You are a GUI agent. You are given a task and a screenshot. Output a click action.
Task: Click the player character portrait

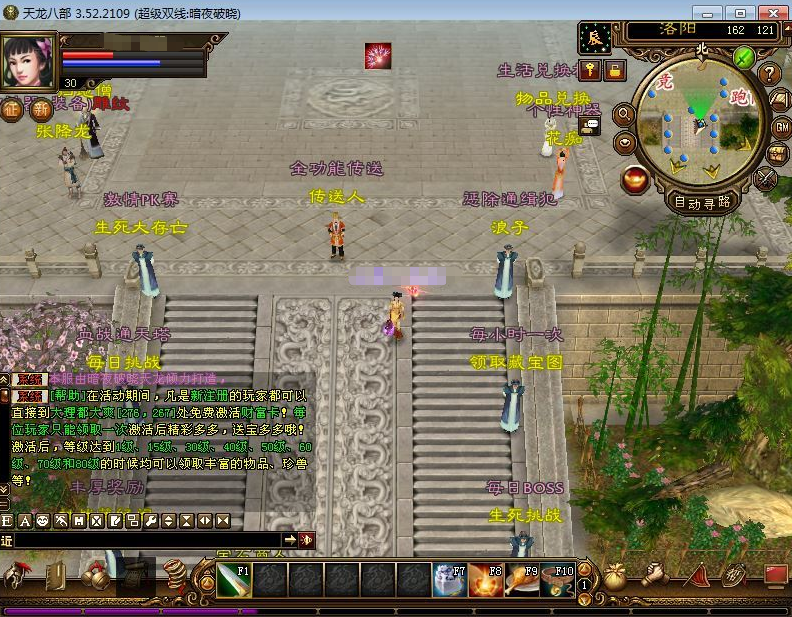pos(29,62)
